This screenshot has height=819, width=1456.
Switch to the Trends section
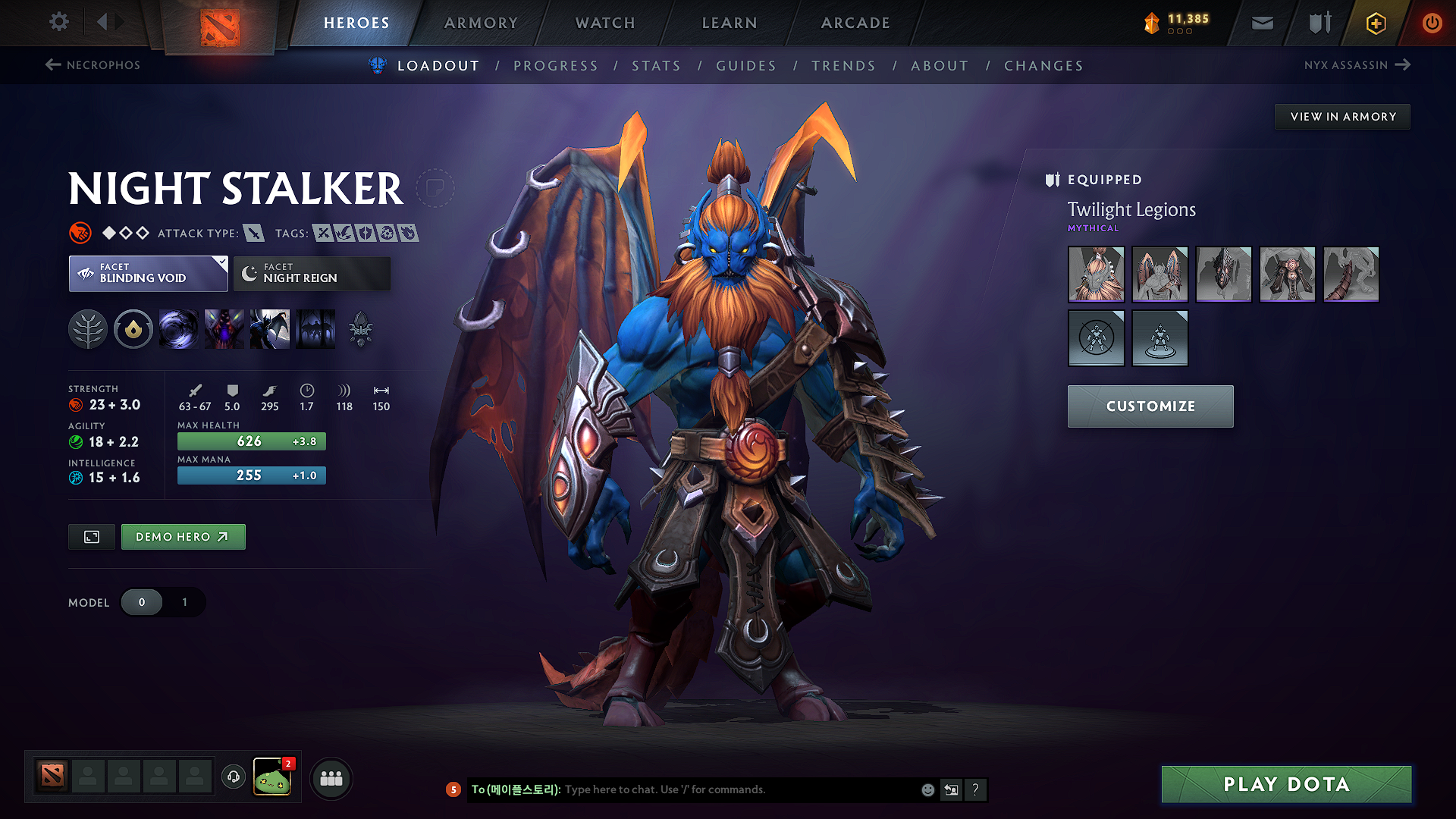point(843,66)
